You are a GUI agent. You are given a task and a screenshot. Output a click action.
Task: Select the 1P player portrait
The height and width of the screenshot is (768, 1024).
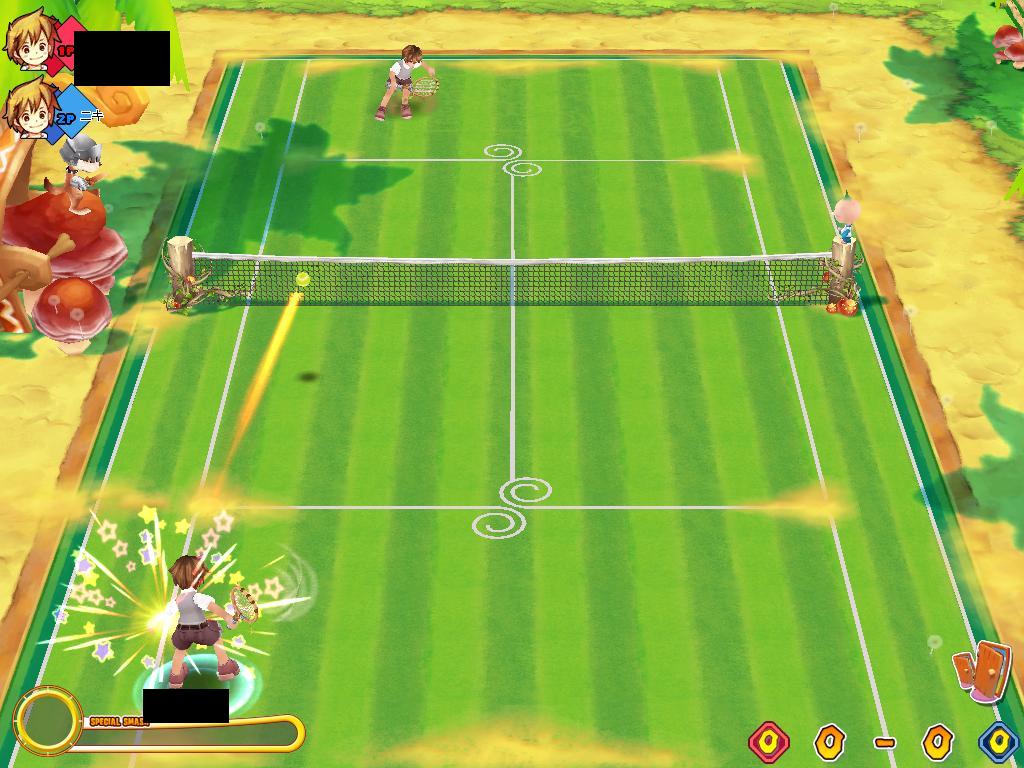coord(30,40)
